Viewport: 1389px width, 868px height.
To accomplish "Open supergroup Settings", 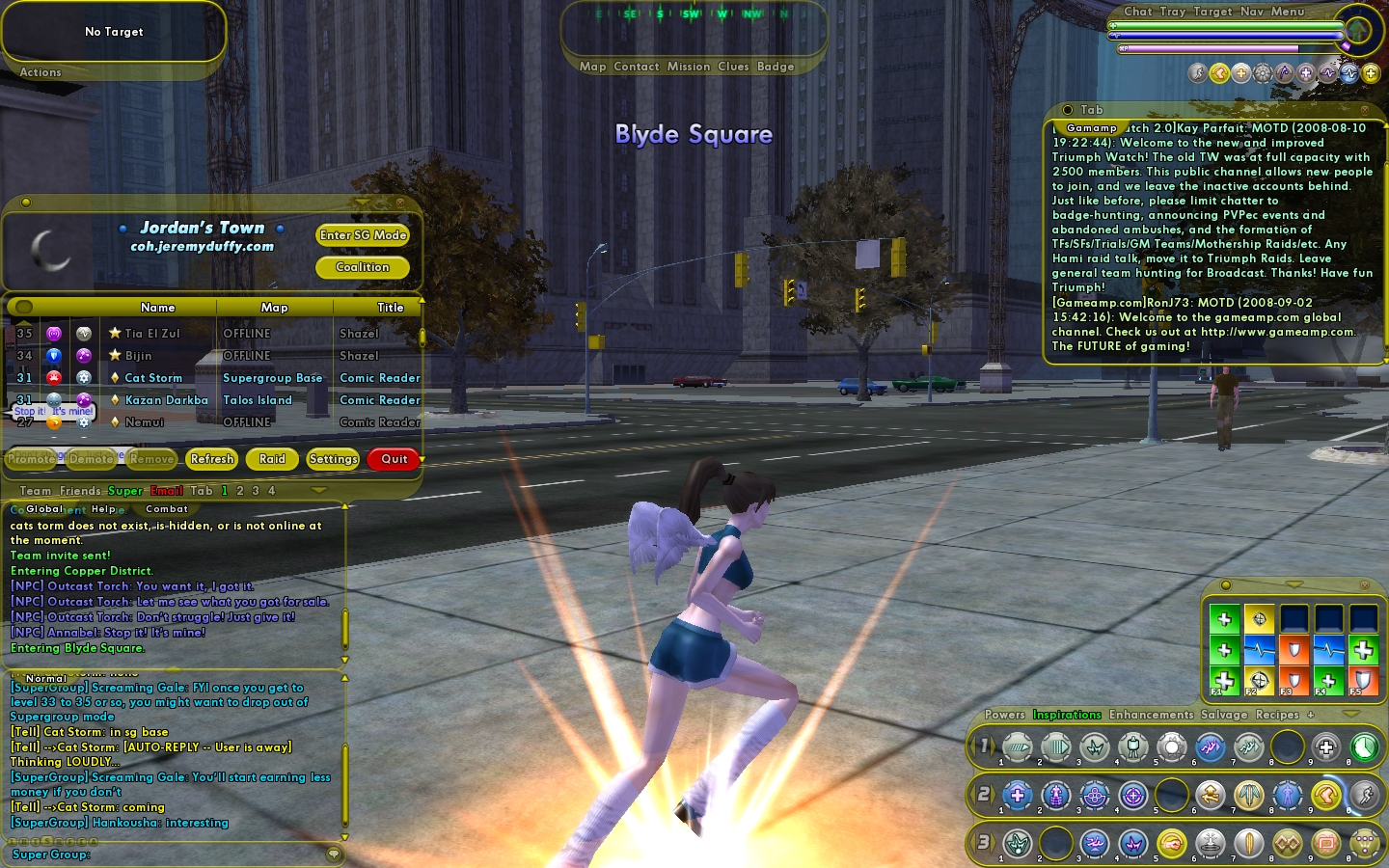I will click(333, 459).
